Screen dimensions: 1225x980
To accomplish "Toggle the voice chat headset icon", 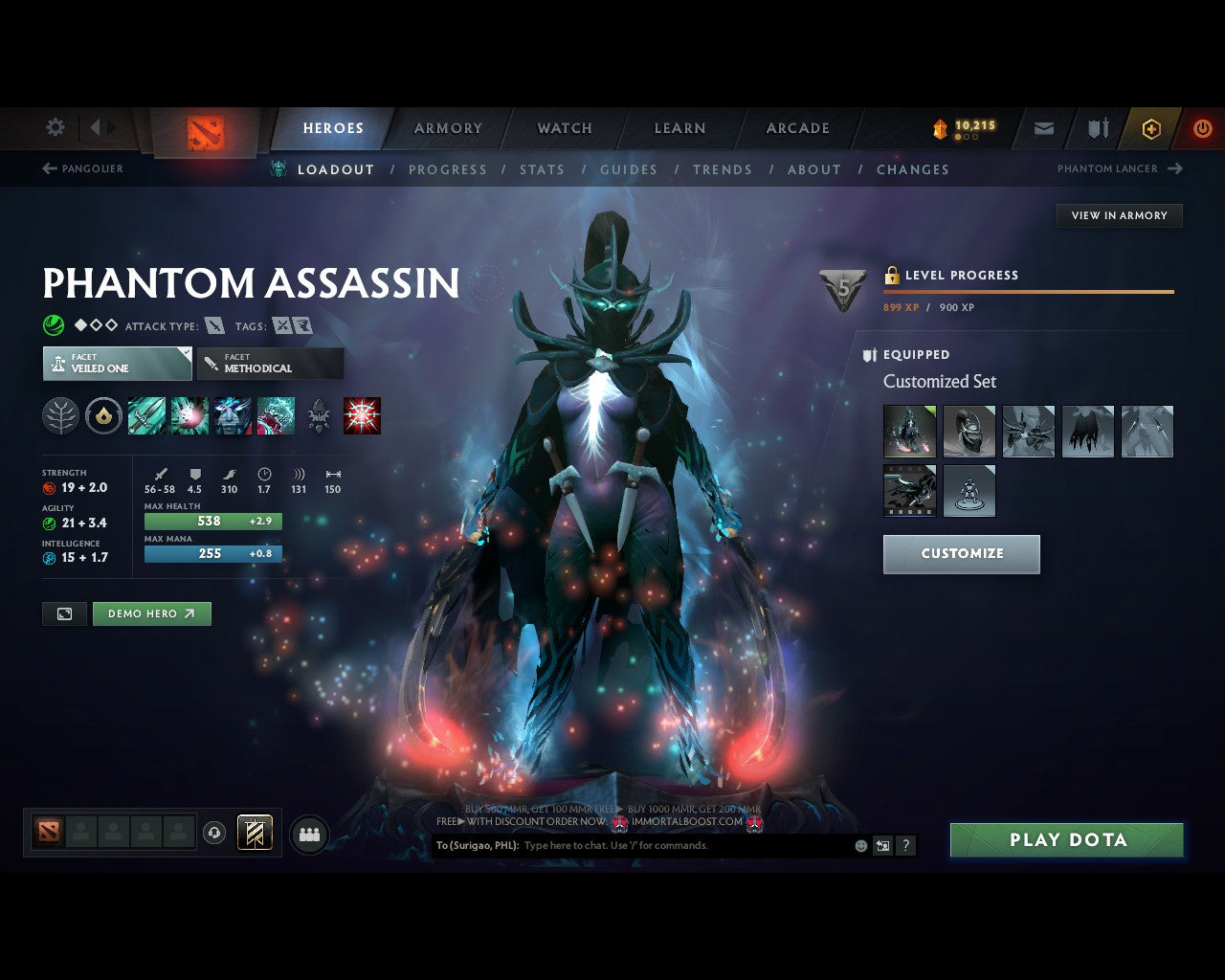I will pyautogui.click(x=212, y=833).
